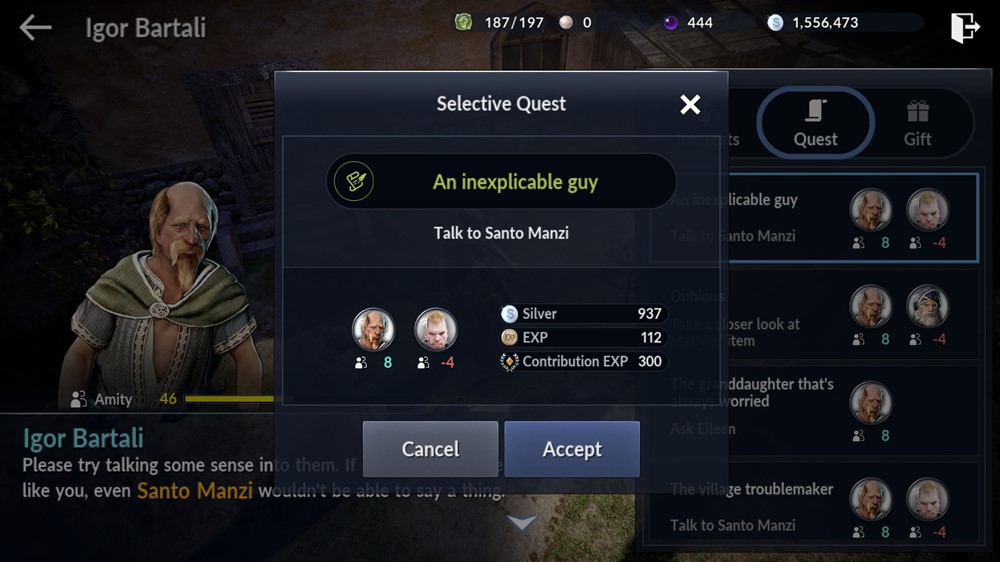The width and height of the screenshot is (1000, 562).
Task: Advance dialogue with the down arrow
Action: click(x=522, y=522)
